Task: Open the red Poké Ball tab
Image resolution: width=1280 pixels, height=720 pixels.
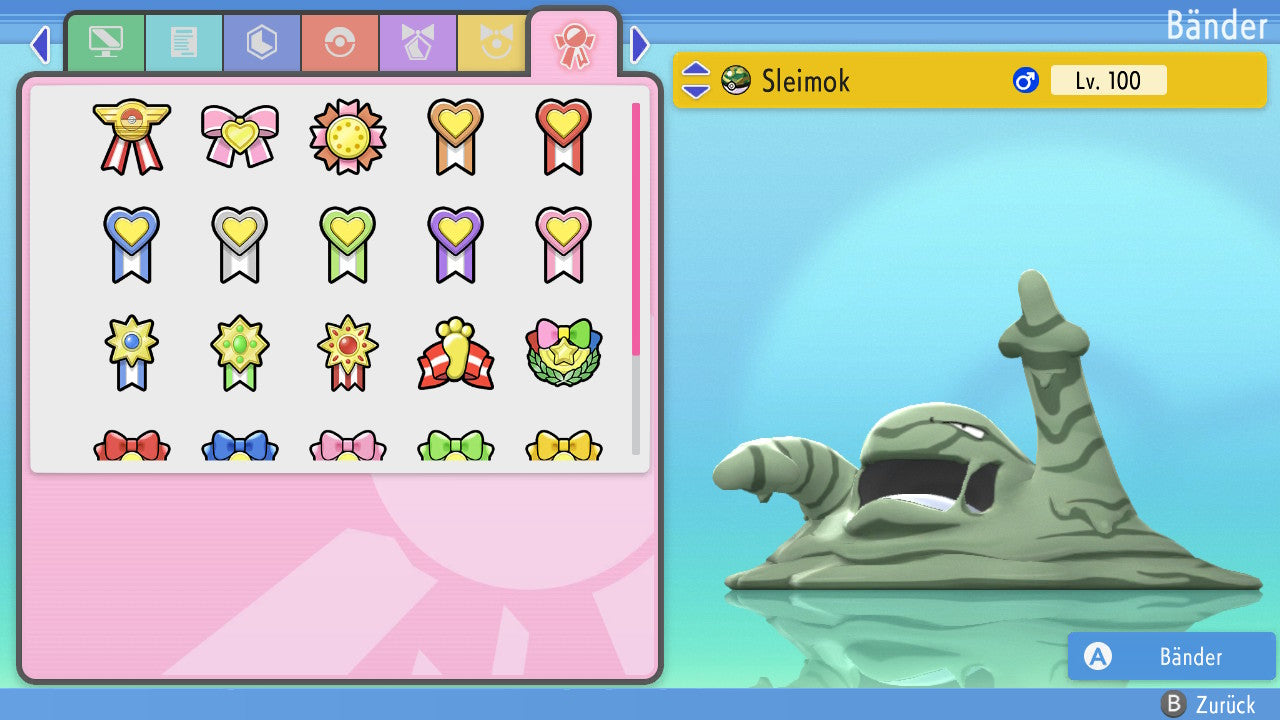Action: 340,43
